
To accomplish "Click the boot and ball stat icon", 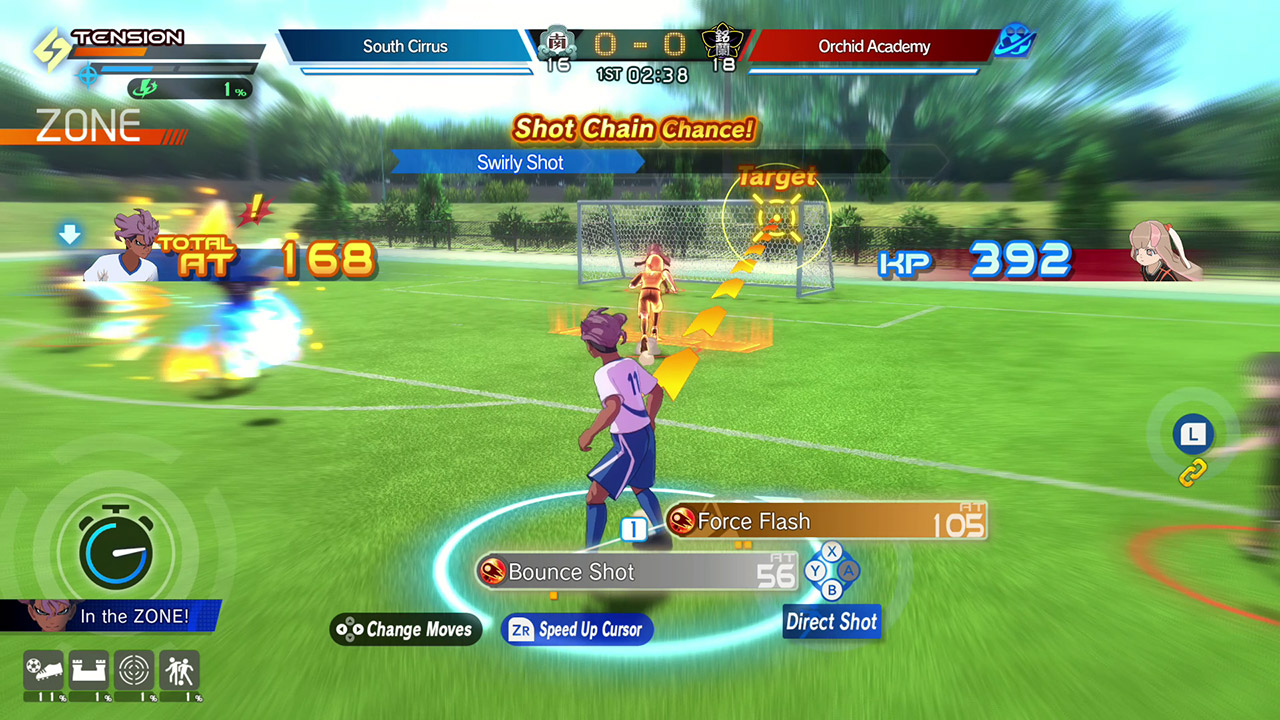I will [x=43, y=670].
